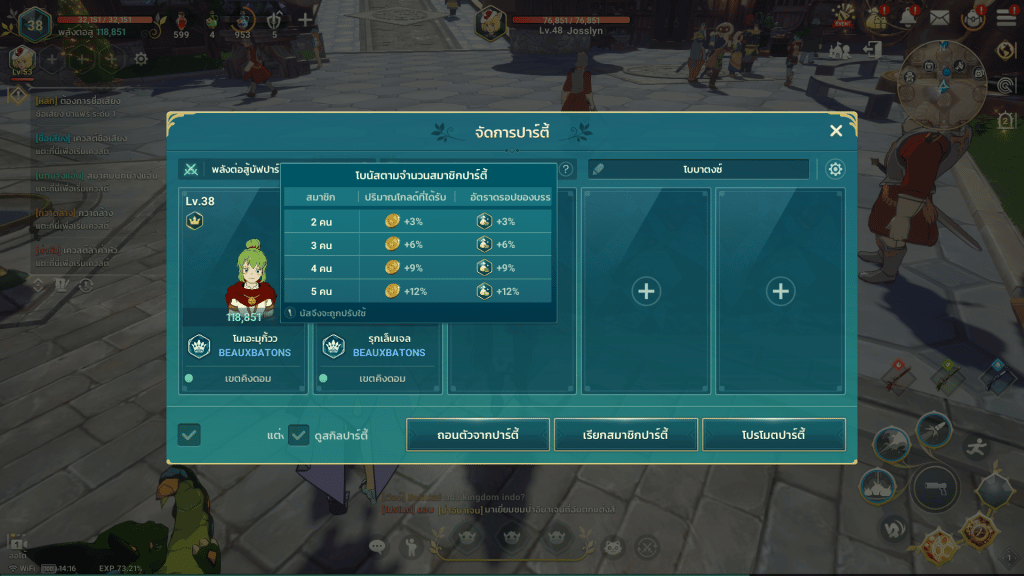Viewport: 1024px width, 576px height.
Task: Click the question mark help icon
Action: [x=566, y=170]
